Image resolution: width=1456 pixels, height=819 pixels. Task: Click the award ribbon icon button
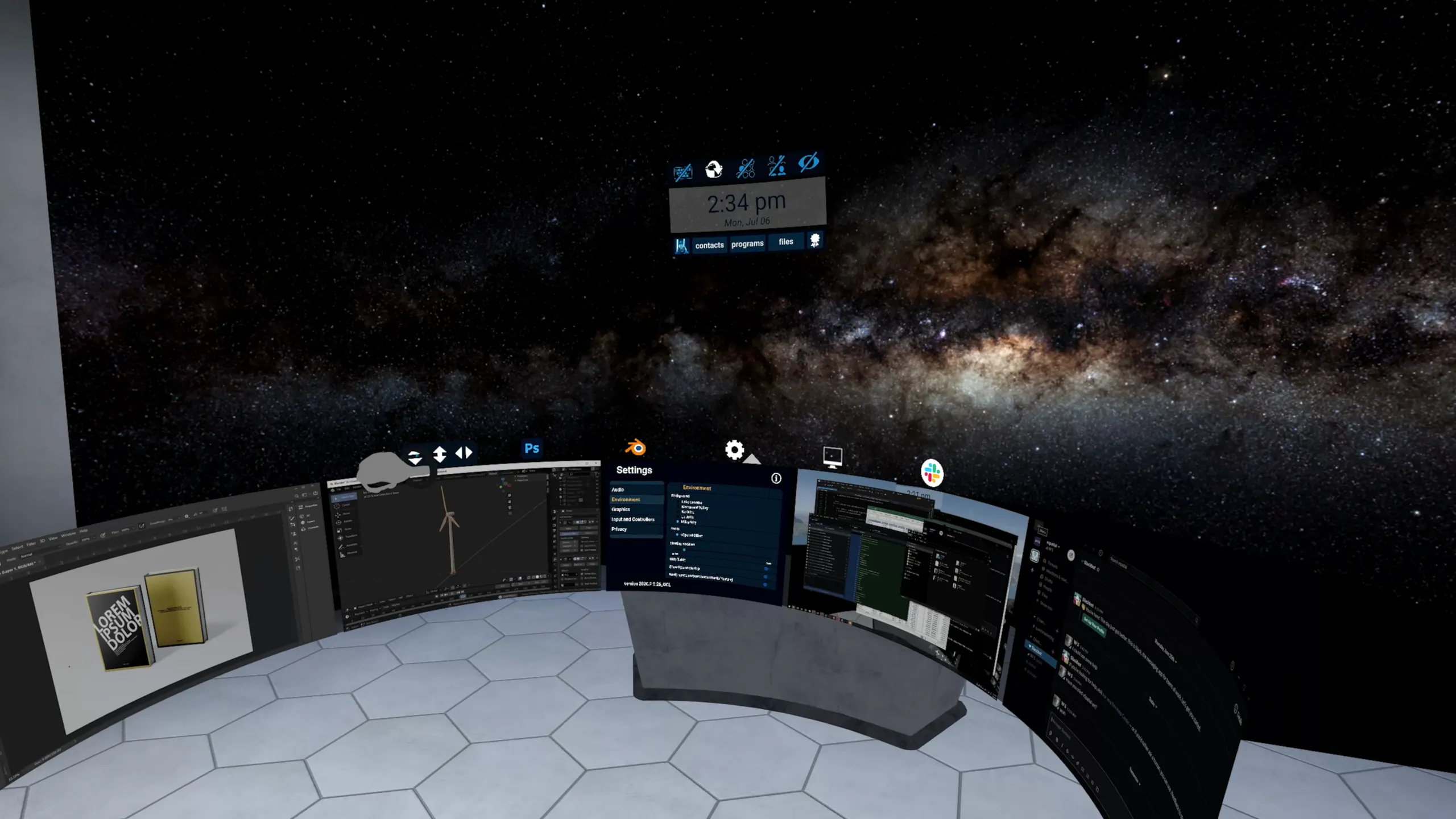click(x=815, y=240)
